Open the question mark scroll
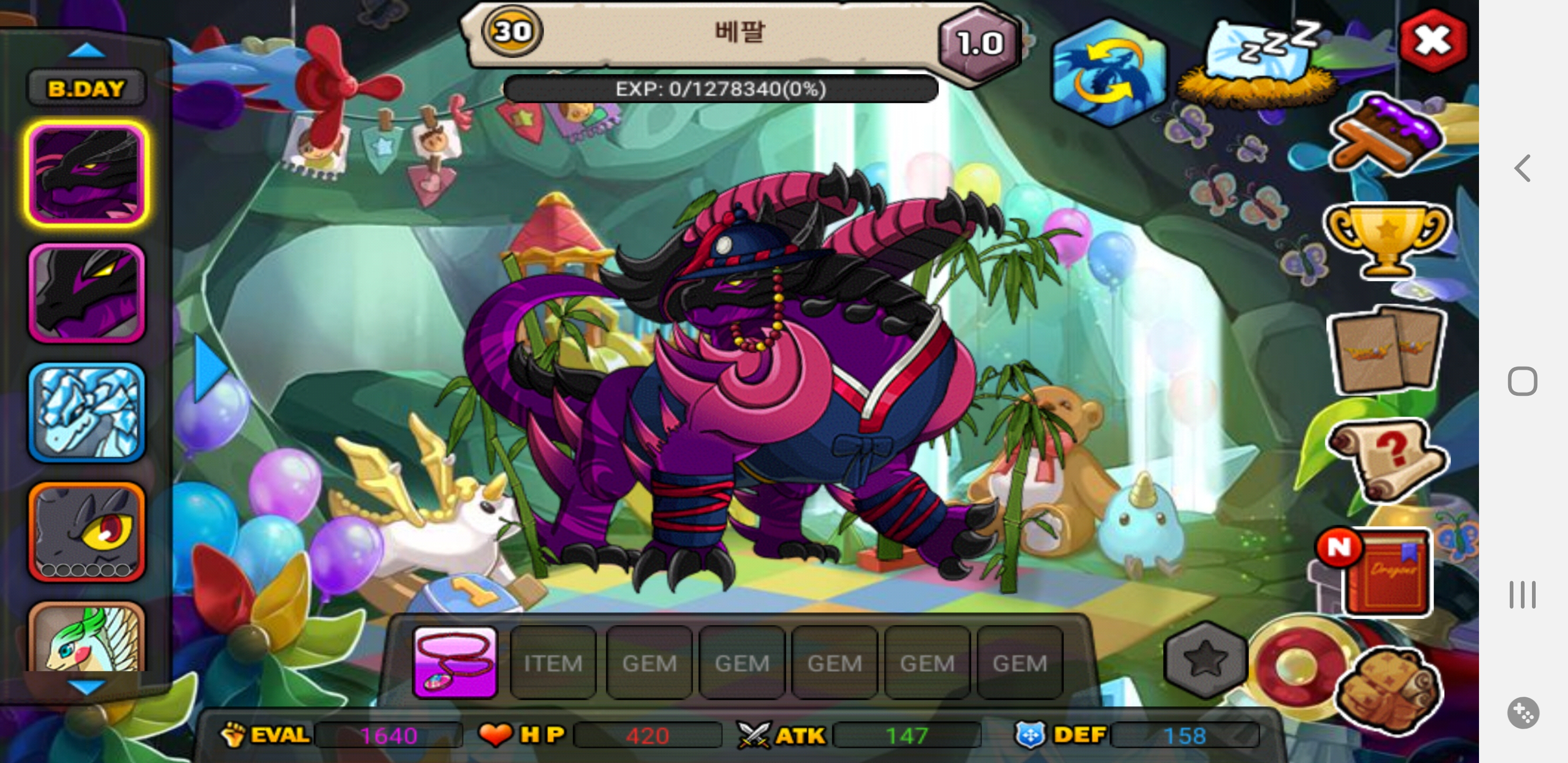Image resolution: width=1568 pixels, height=763 pixels. [1387, 460]
